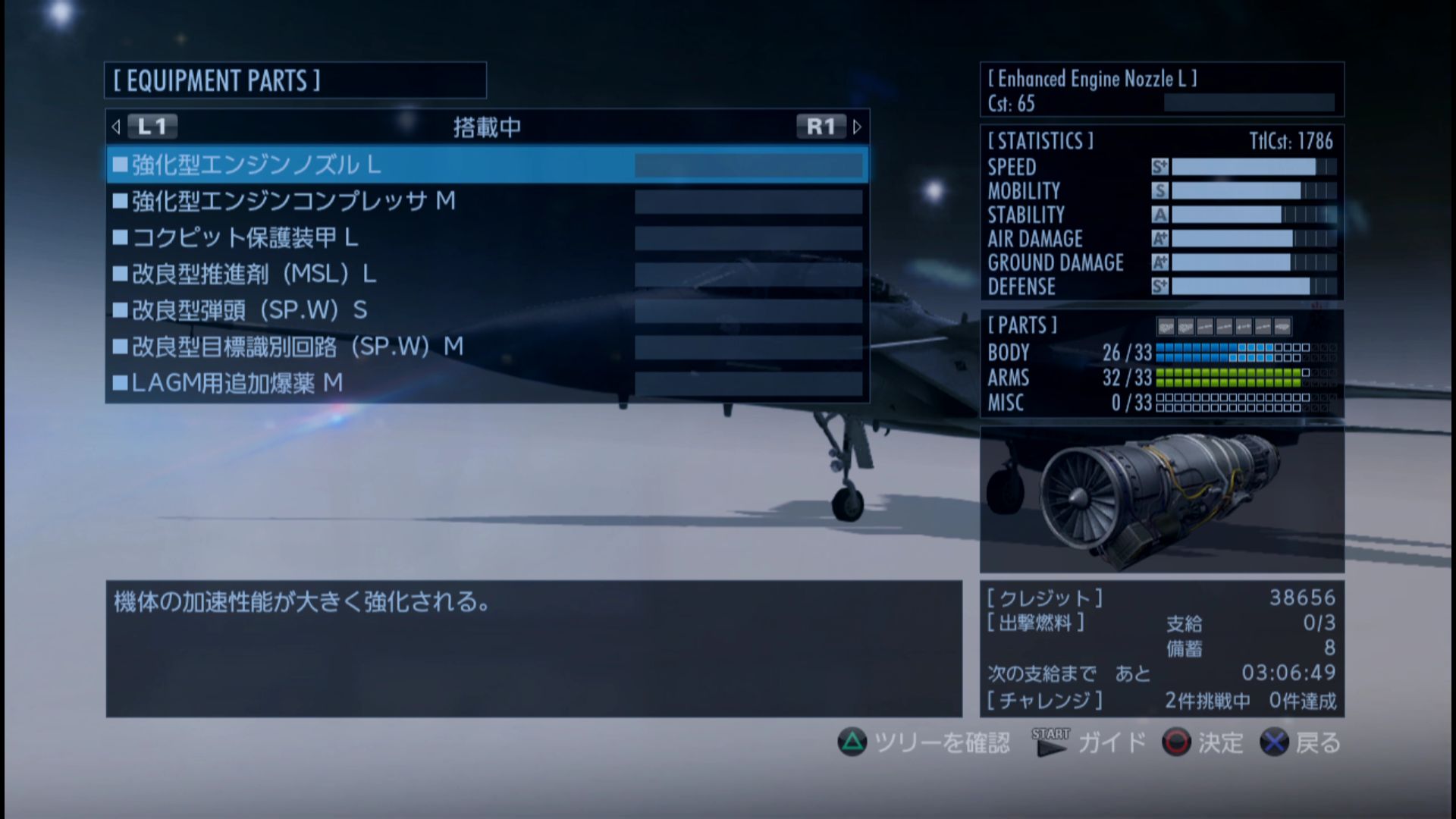Select コクピット保護装甲 L part

(485, 237)
